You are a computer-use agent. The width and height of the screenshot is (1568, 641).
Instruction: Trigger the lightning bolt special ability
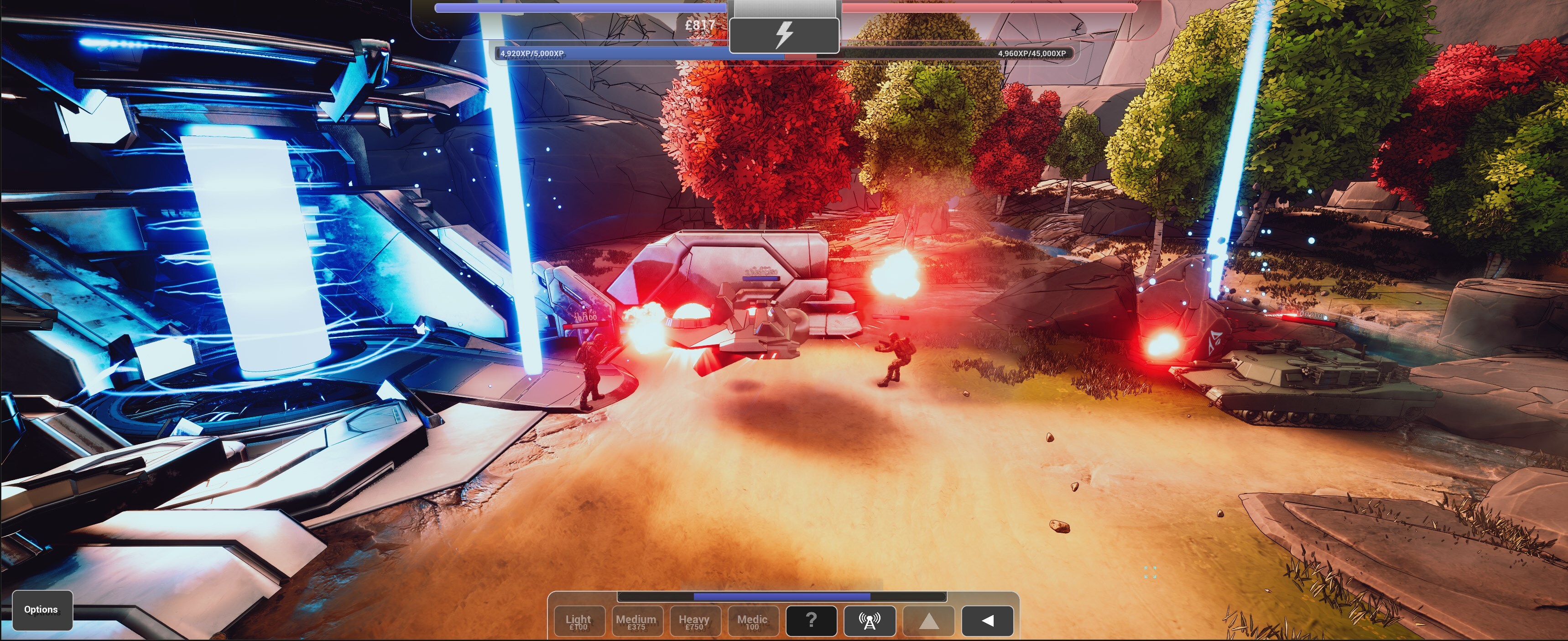784,35
